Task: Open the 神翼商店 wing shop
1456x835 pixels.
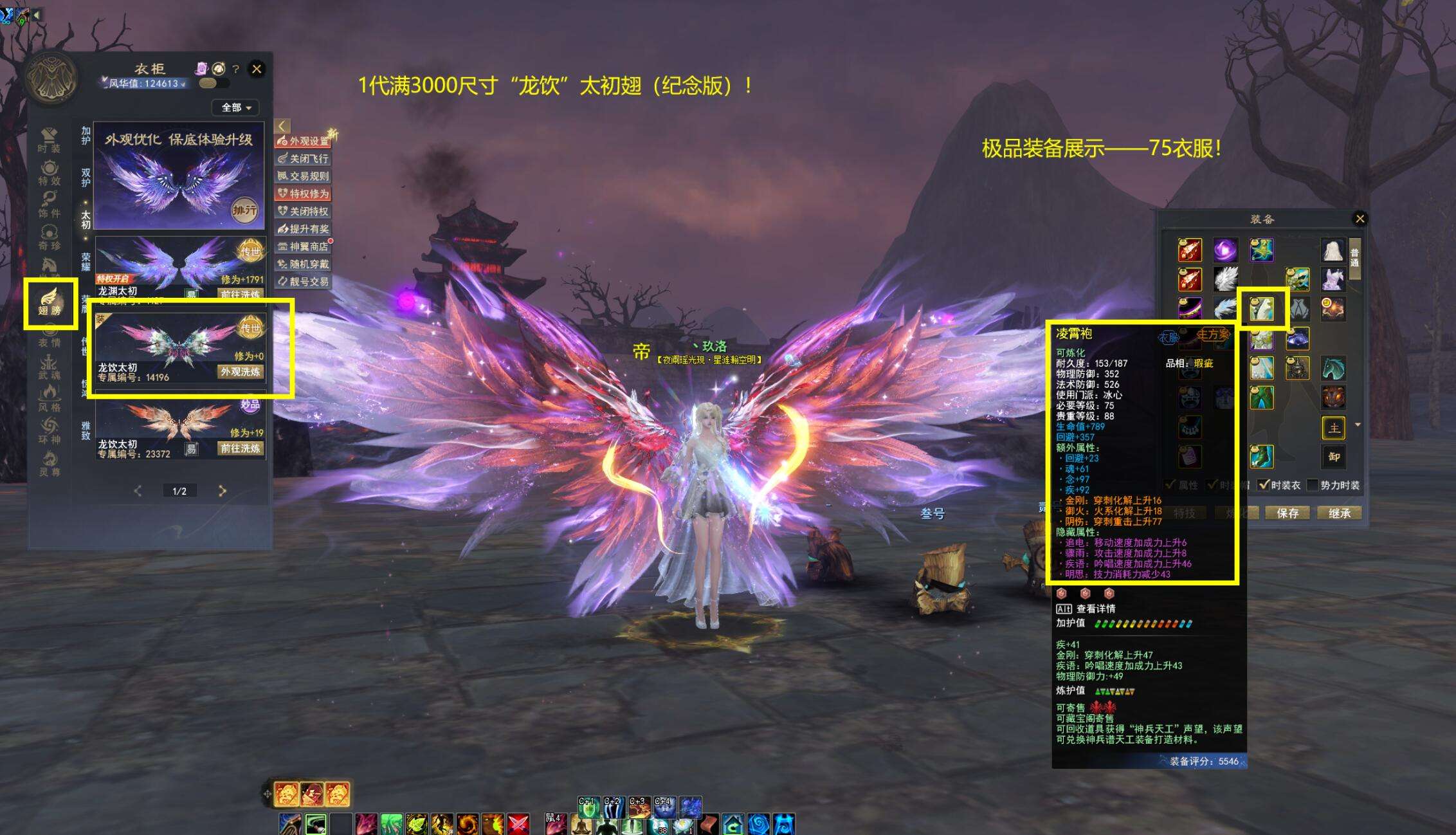Action: pos(304,246)
